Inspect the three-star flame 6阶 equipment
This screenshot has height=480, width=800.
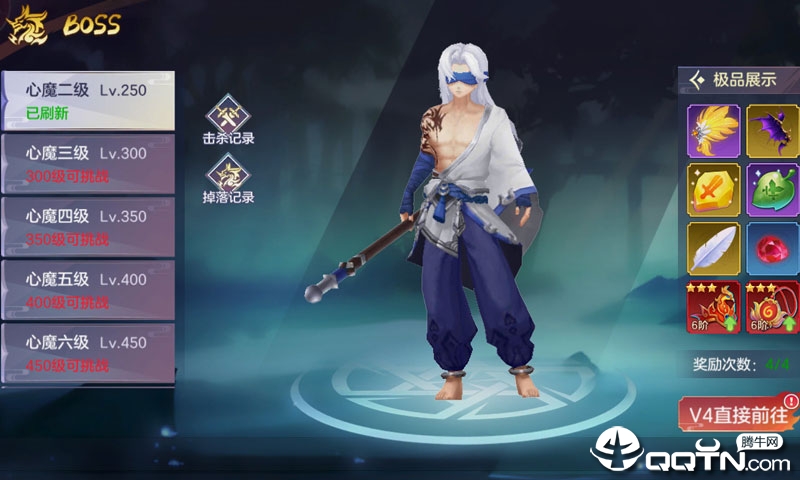tap(713, 307)
